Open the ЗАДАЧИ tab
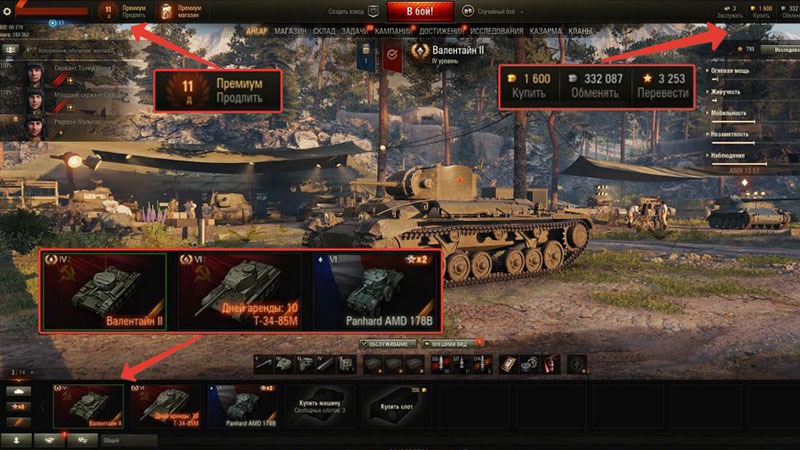800x450 pixels. pos(354,31)
